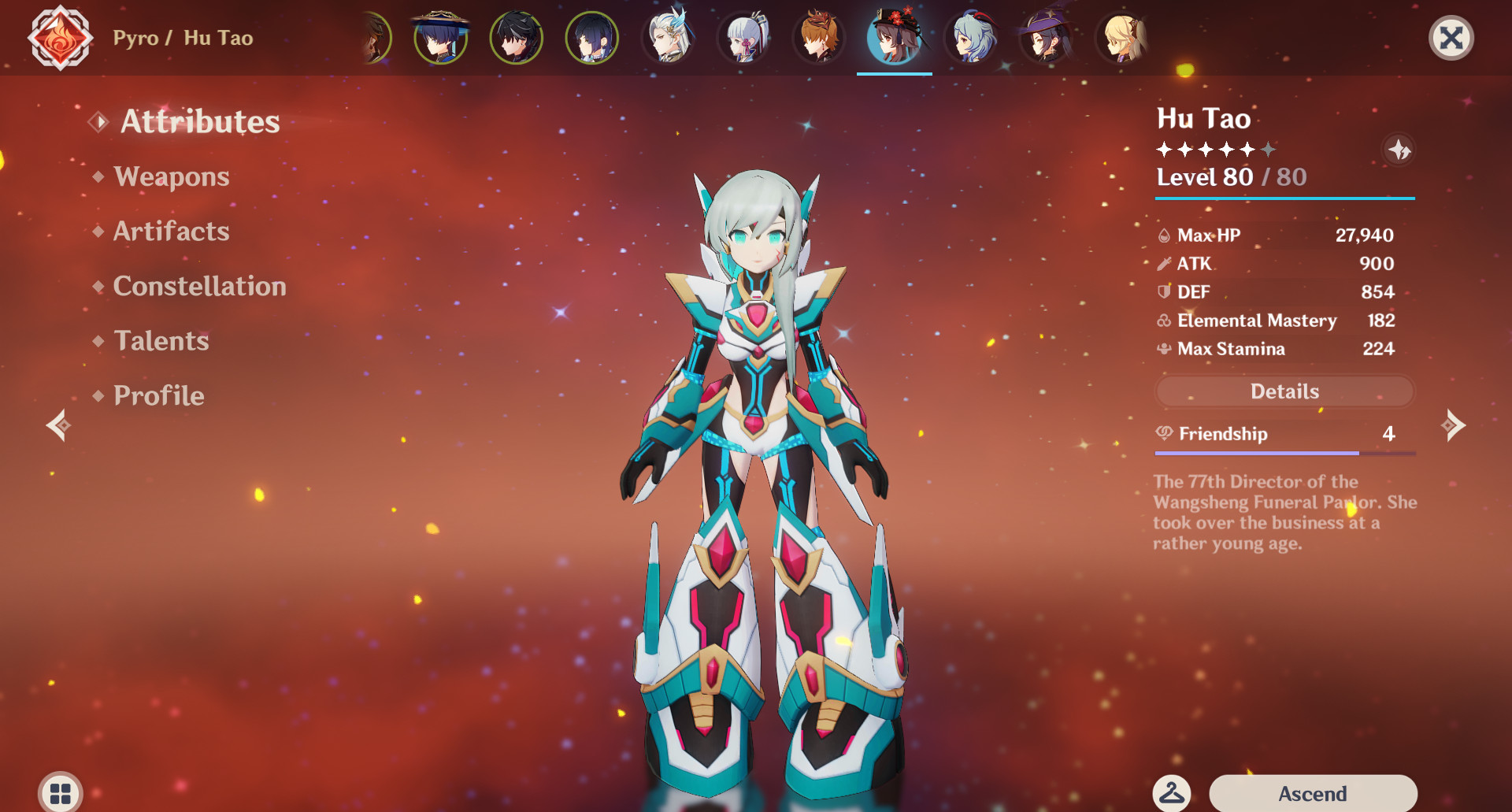Select the Pyro element icon near Hu Tao's name

(61, 37)
